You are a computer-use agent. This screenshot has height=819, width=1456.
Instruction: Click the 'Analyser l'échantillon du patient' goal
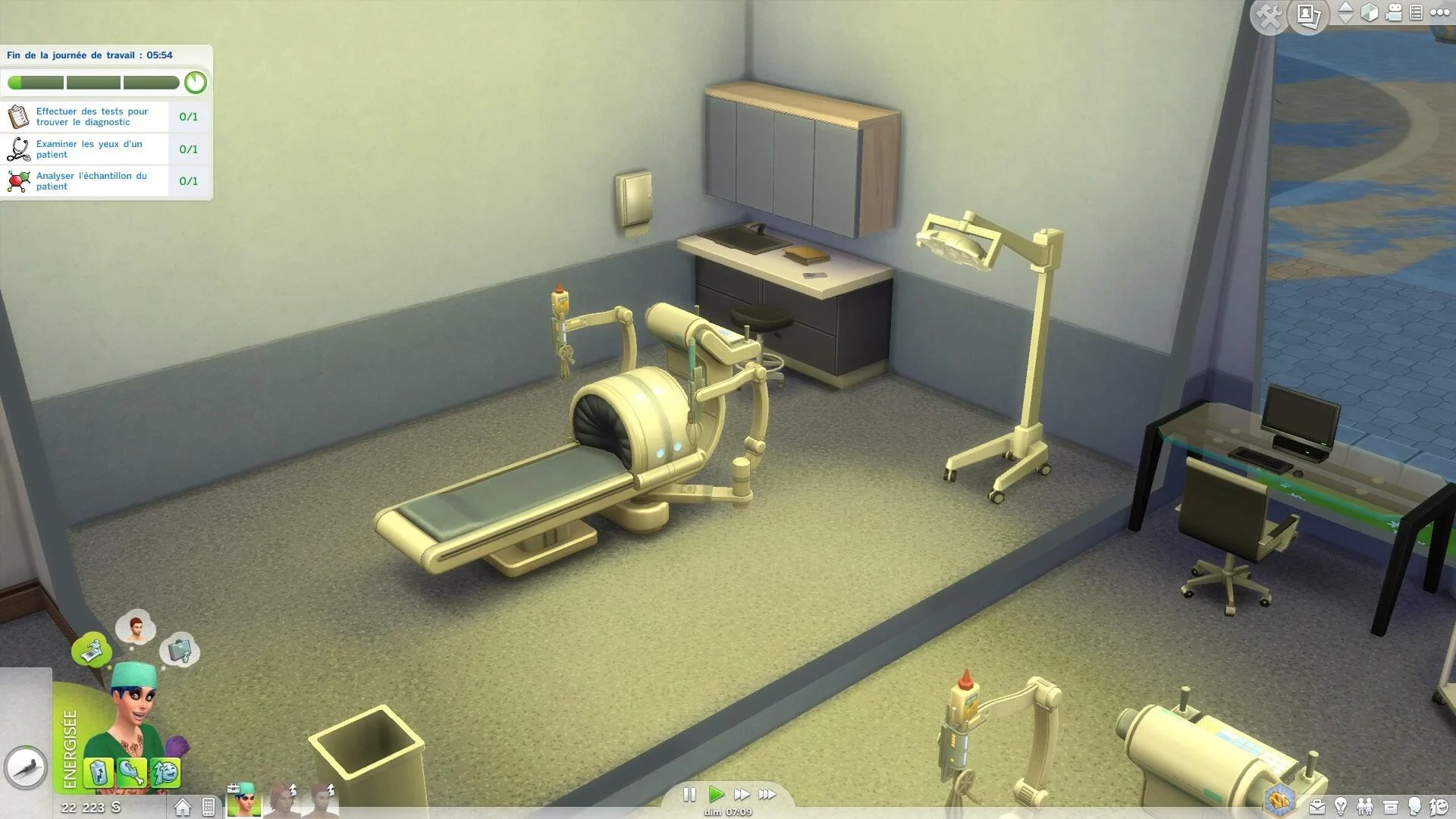tap(91, 181)
